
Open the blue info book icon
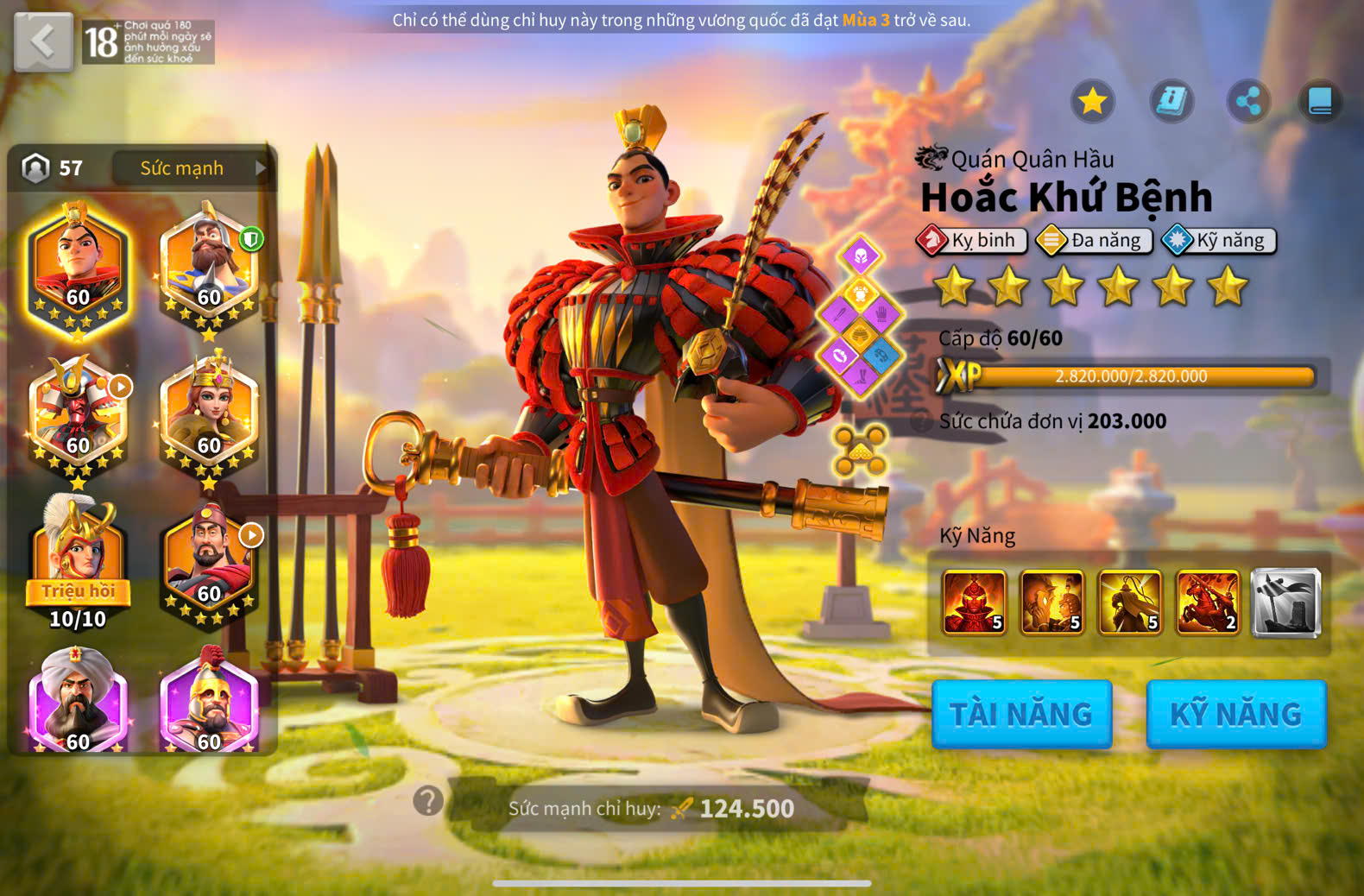click(1171, 102)
